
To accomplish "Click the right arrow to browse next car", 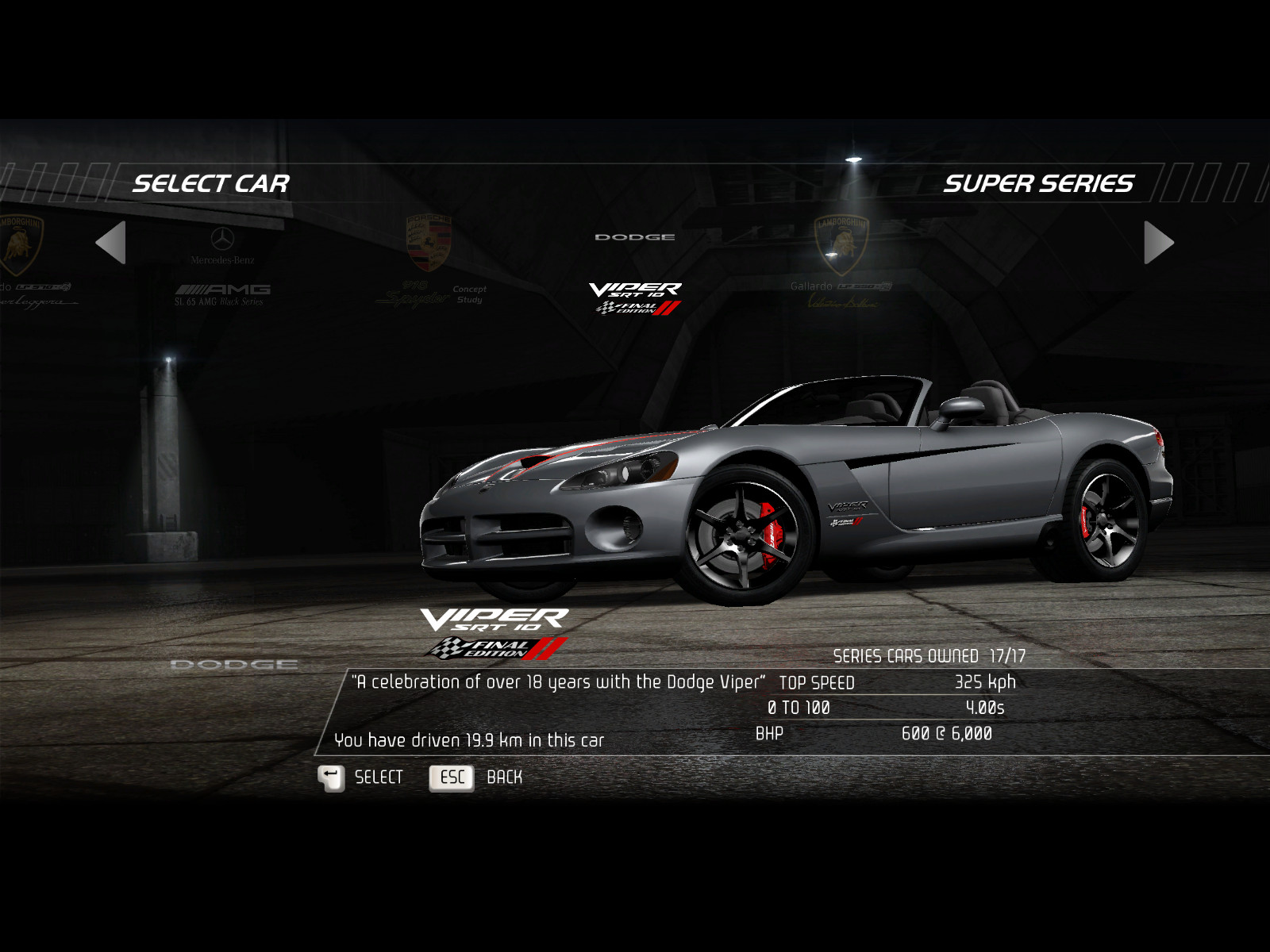I will click(1158, 243).
